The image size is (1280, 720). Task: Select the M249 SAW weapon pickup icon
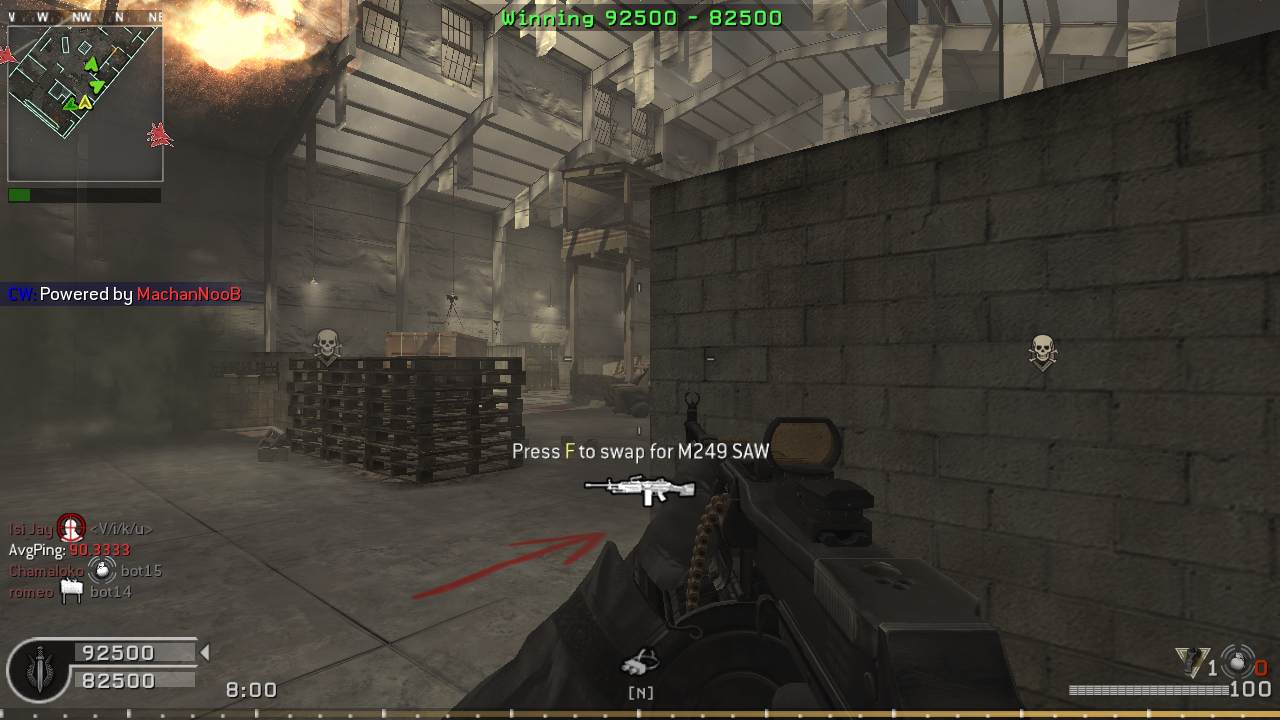[640, 489]
